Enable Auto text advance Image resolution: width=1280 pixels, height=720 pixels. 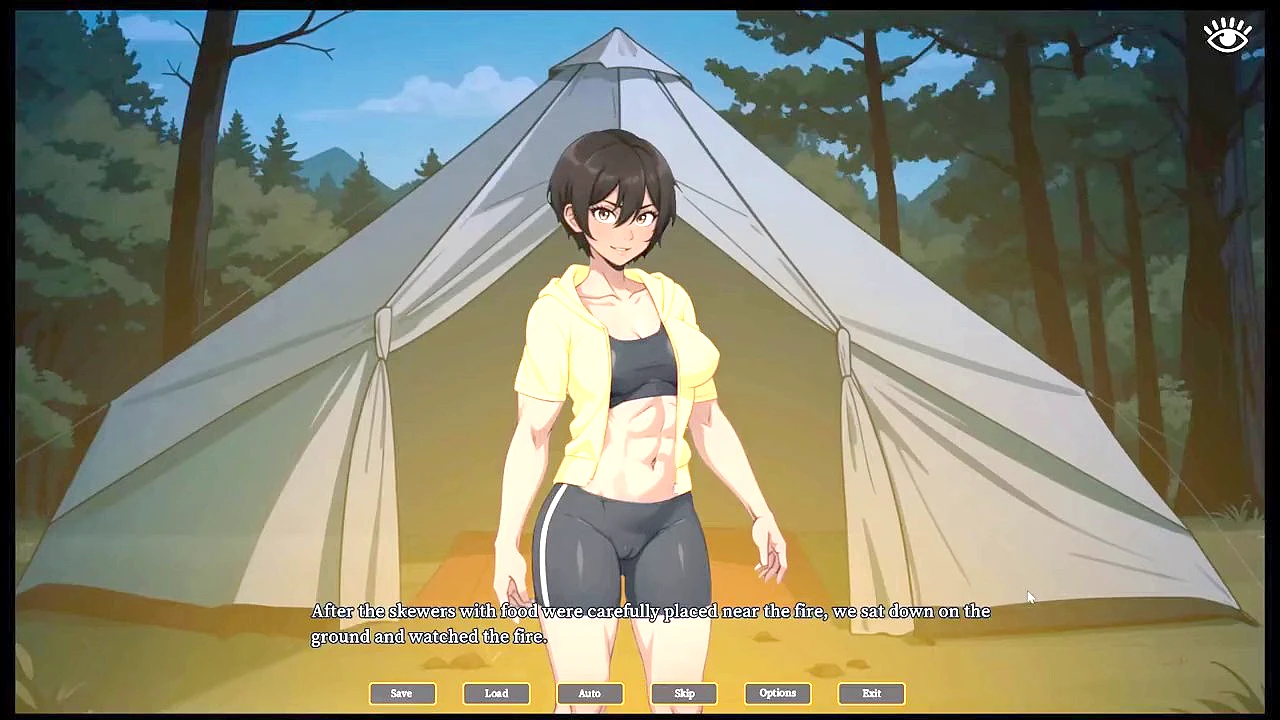[590, 693]
